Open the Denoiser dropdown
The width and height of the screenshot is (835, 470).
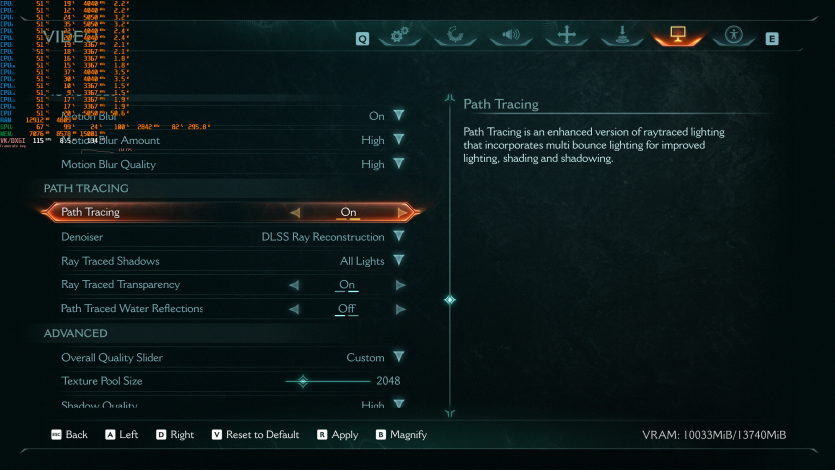pos(398,237)
